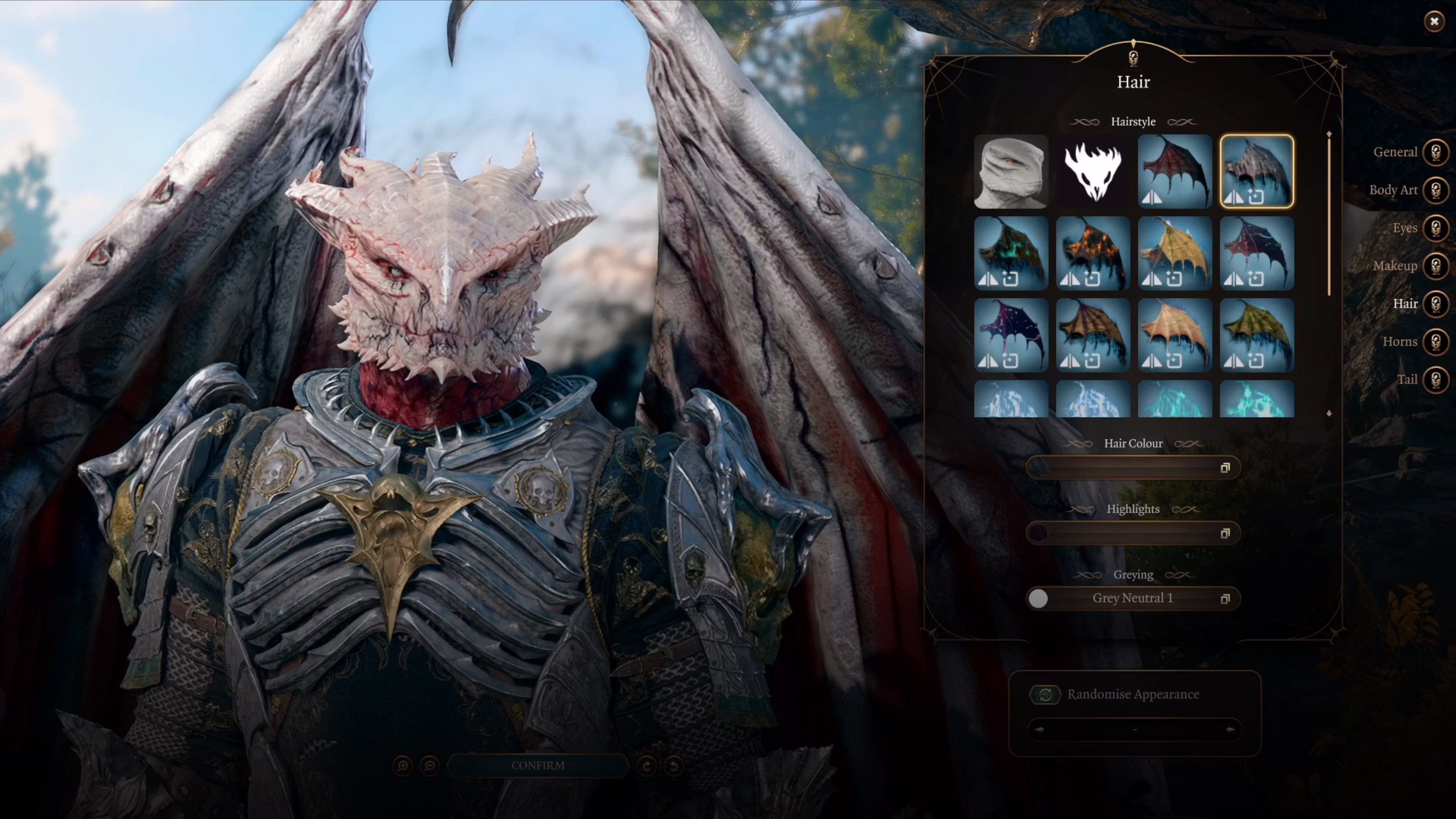Choose the green glowing wing hairstyle
The width and height of the screenshot is (1456, 819).
pyautogui.click(x=1010, y=253)
